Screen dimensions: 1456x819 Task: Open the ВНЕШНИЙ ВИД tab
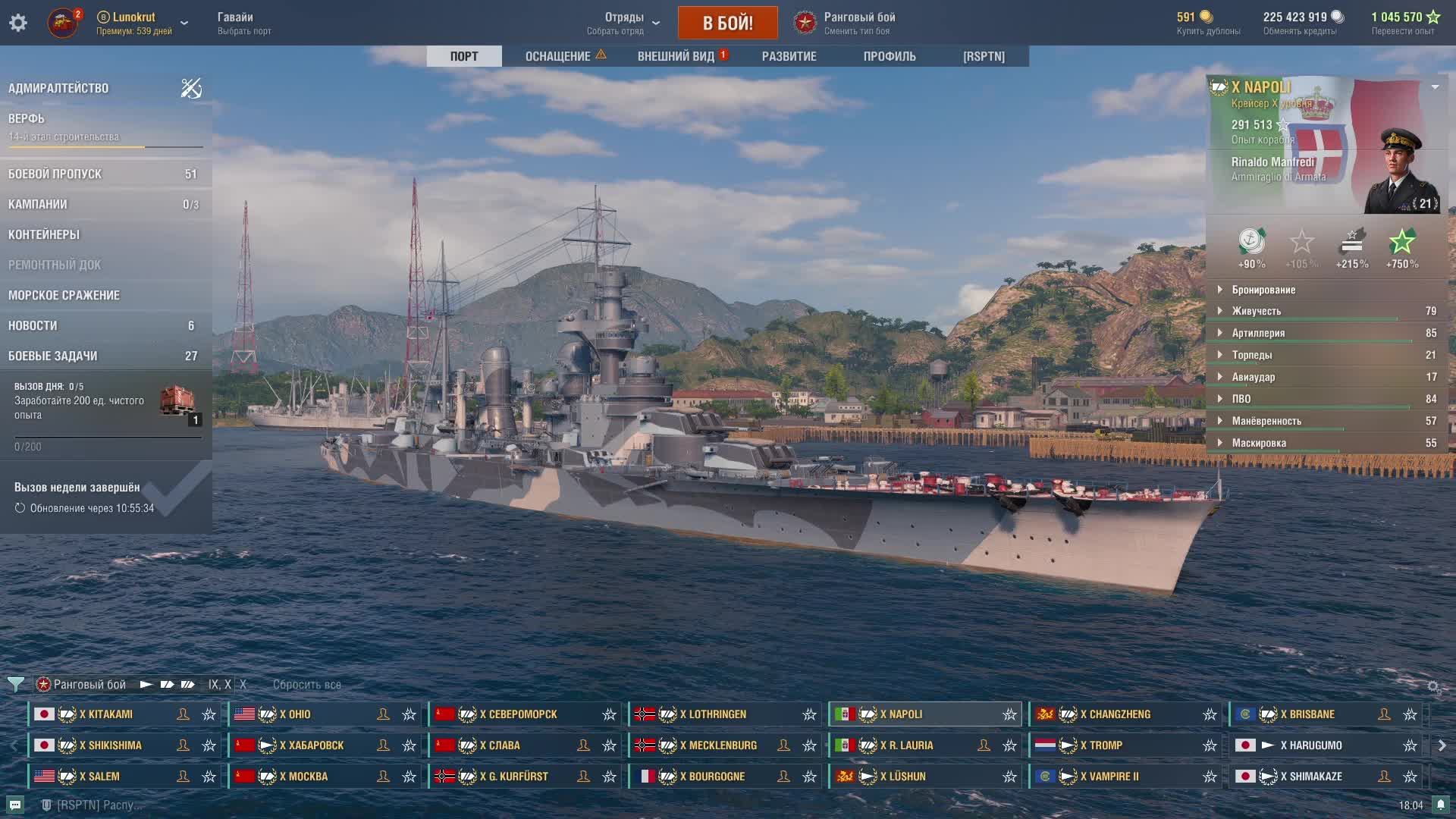pos(676,56)
